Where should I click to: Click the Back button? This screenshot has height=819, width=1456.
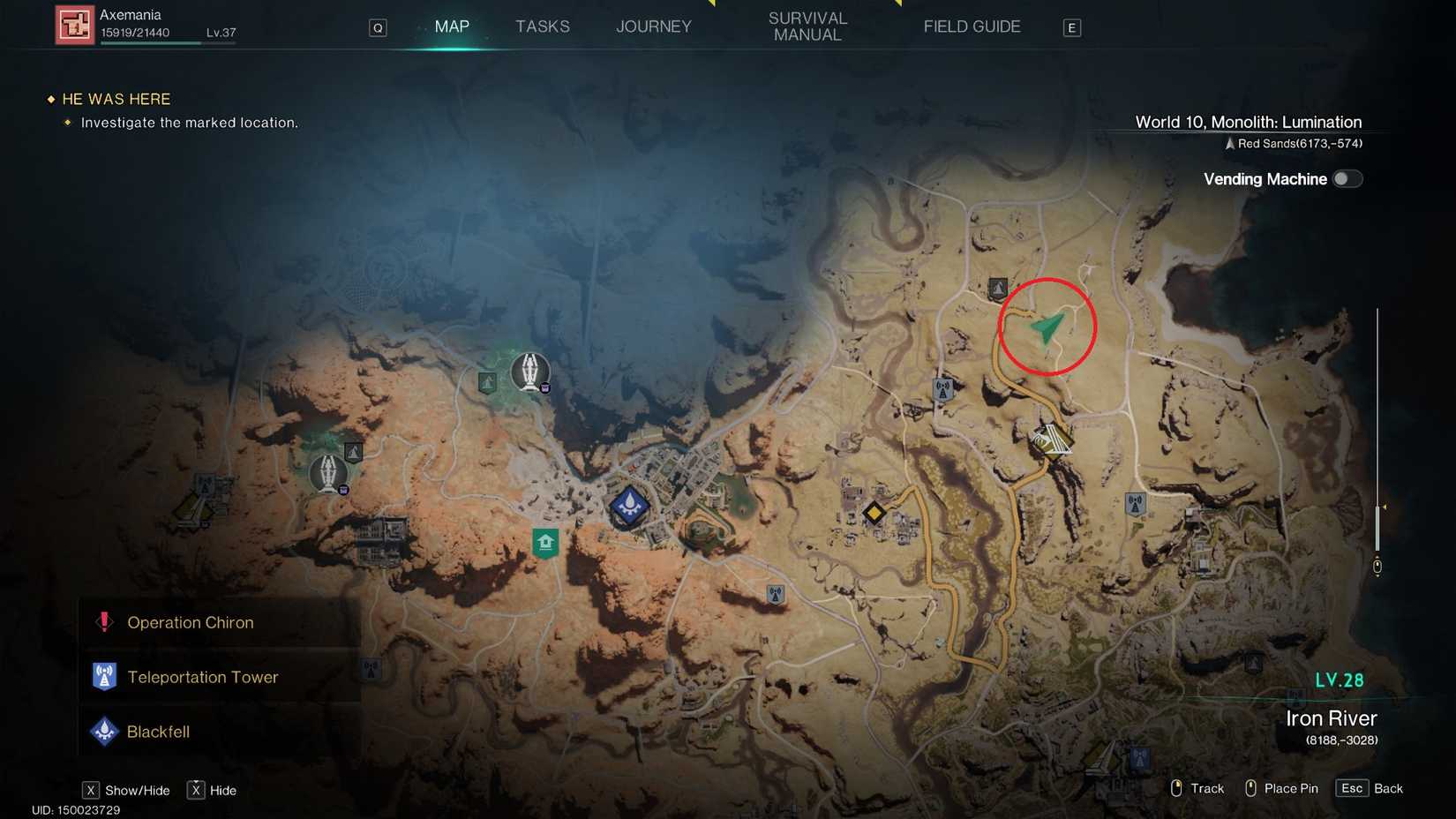click(x=1369, y=788)
